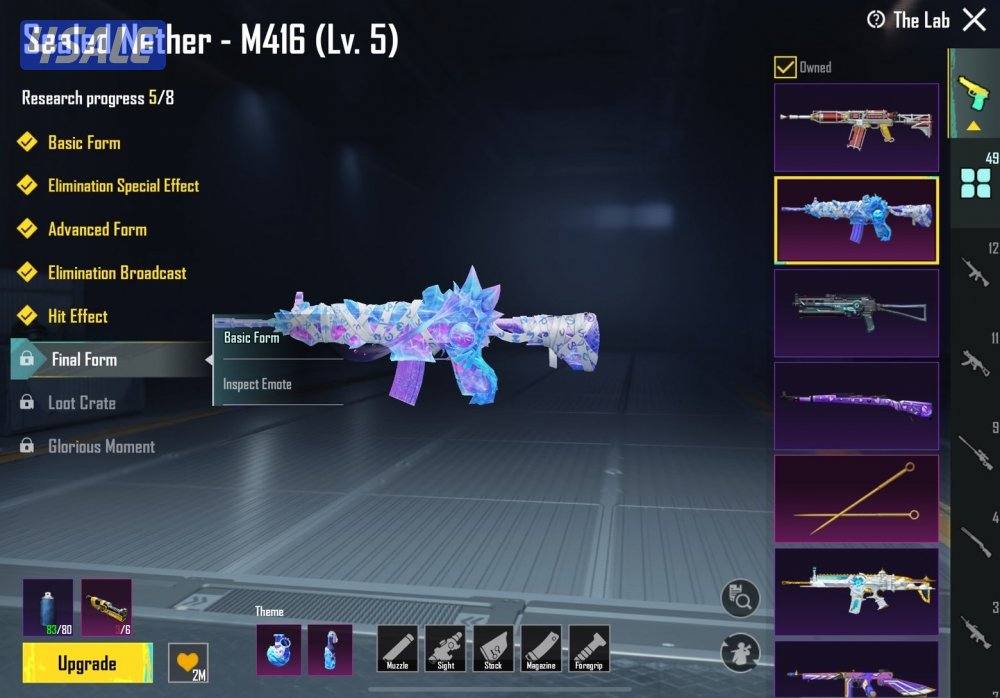Choose the Advanced Form stage
This screenshot has height=698, width=1000.
[97, 229]
